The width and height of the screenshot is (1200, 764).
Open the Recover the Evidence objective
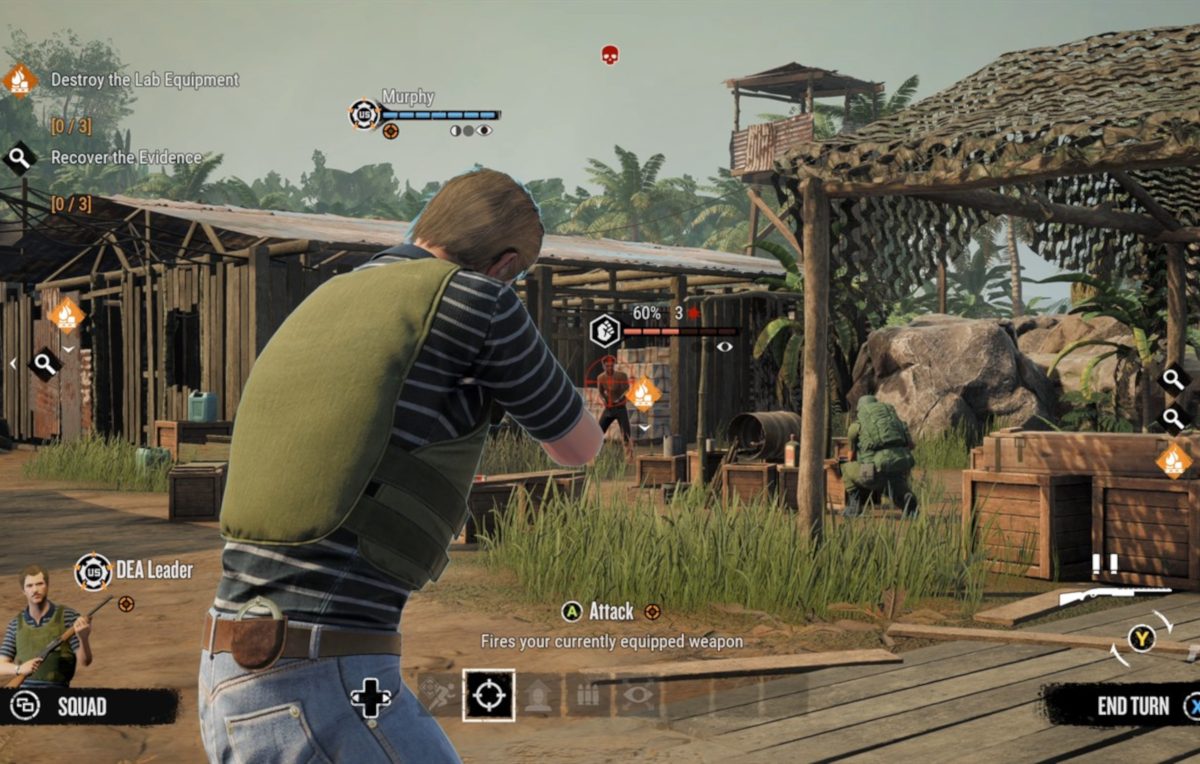coord(126,158)
